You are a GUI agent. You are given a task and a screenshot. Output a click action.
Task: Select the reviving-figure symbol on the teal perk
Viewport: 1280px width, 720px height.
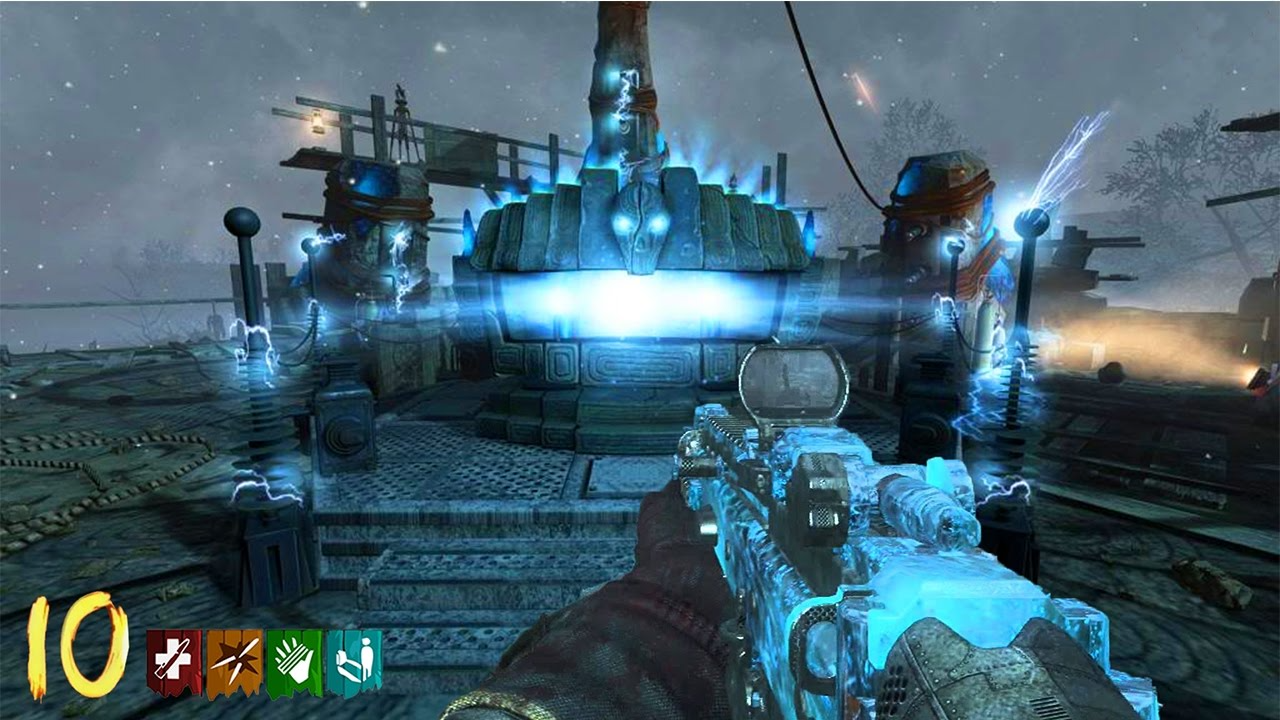[x=358, y=658]
